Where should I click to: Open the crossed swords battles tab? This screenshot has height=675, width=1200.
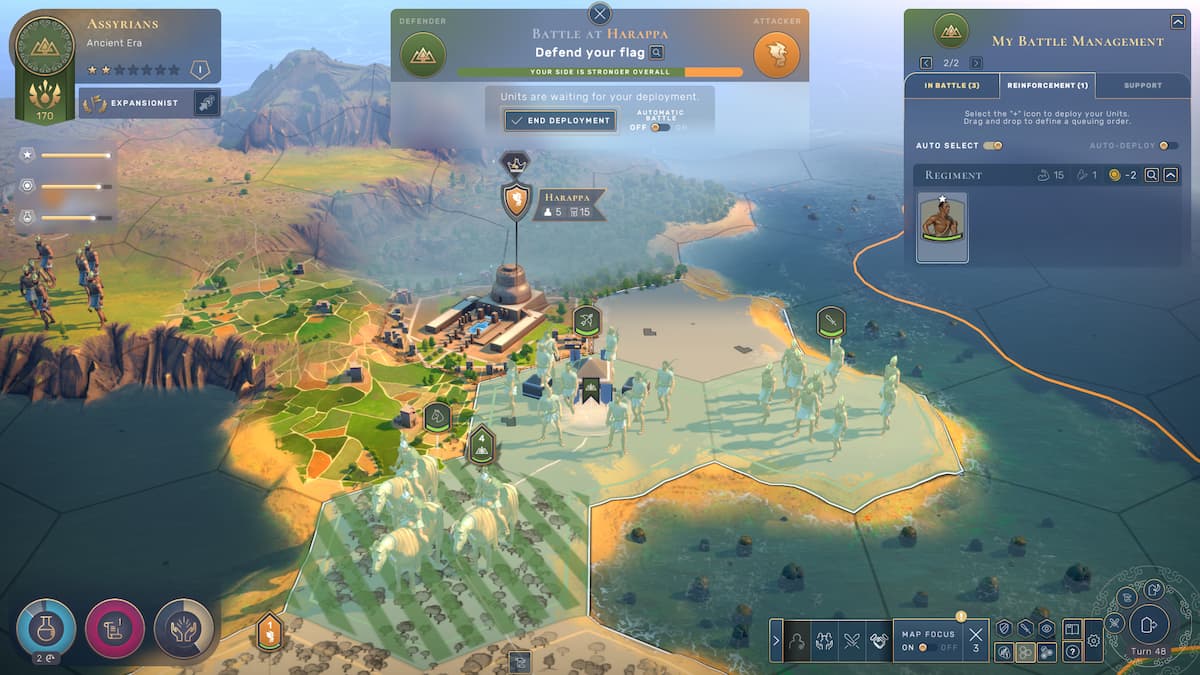(851, 640)
